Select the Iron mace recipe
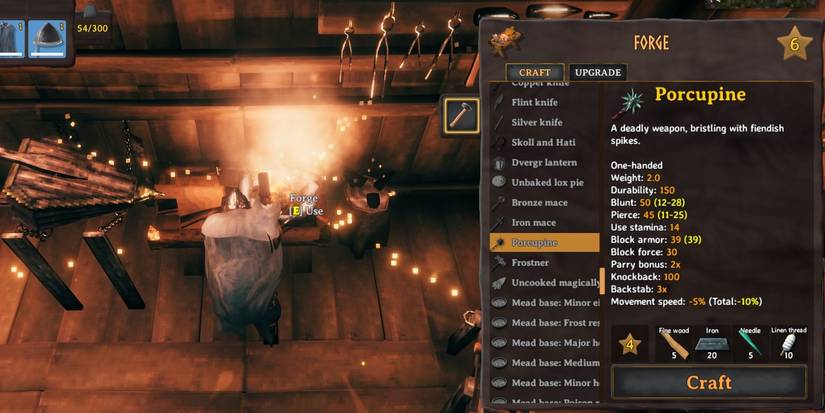The height and width of the screenshot is (413, 825). (533, 222)
